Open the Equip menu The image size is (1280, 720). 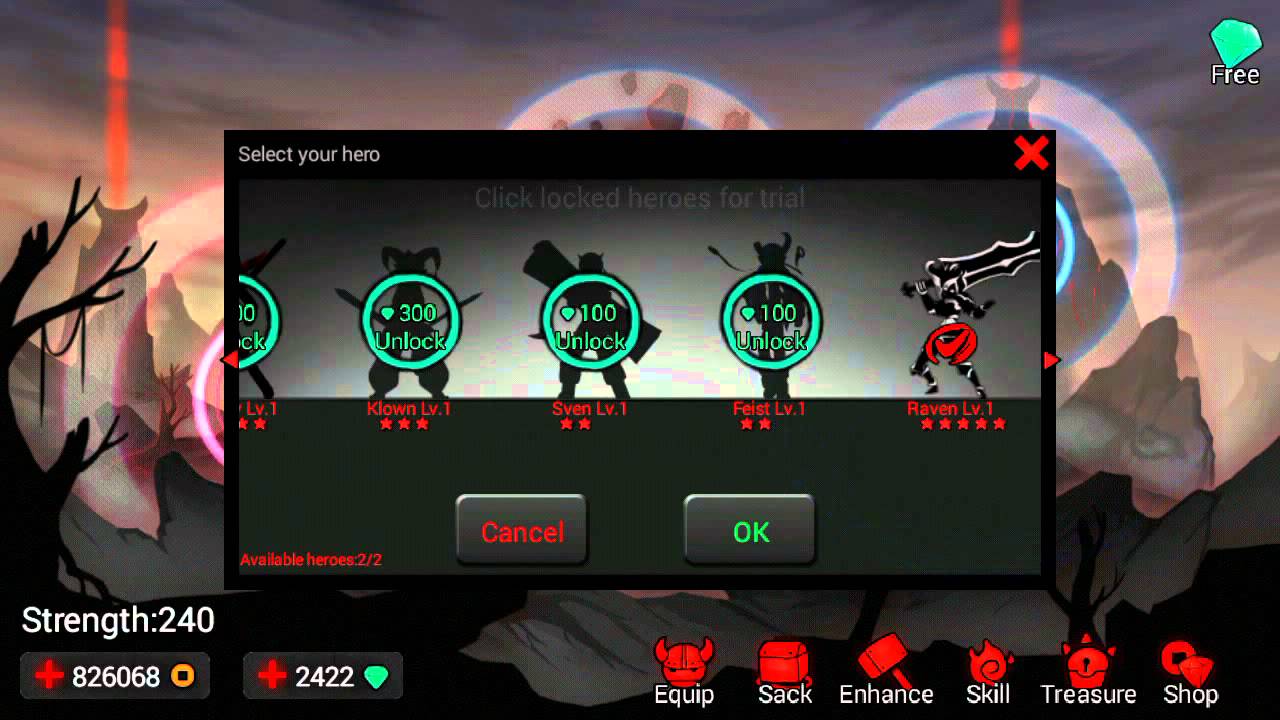[x=684, y=670]
